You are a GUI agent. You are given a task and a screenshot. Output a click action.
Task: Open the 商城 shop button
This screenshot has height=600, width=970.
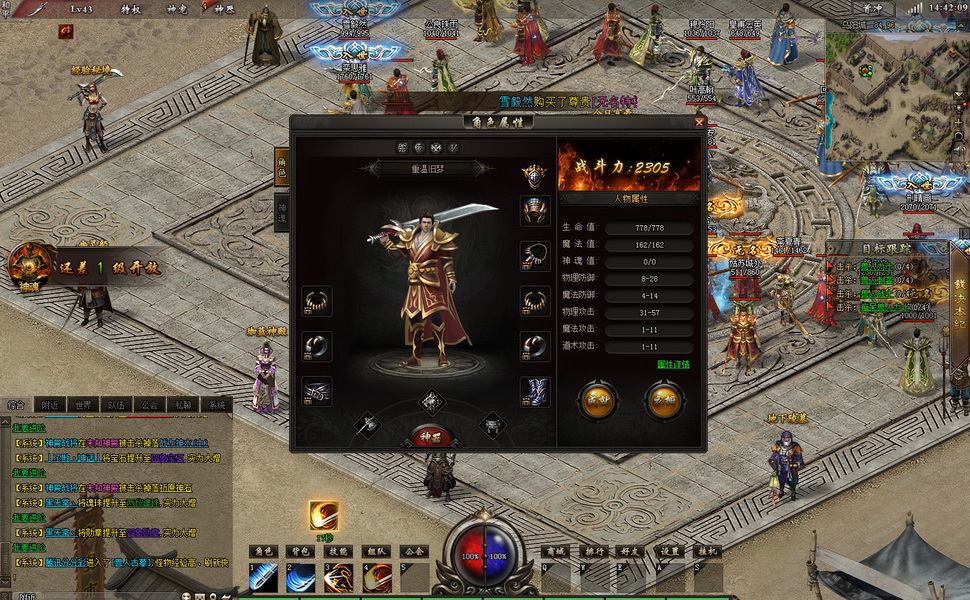coord(556,551)
